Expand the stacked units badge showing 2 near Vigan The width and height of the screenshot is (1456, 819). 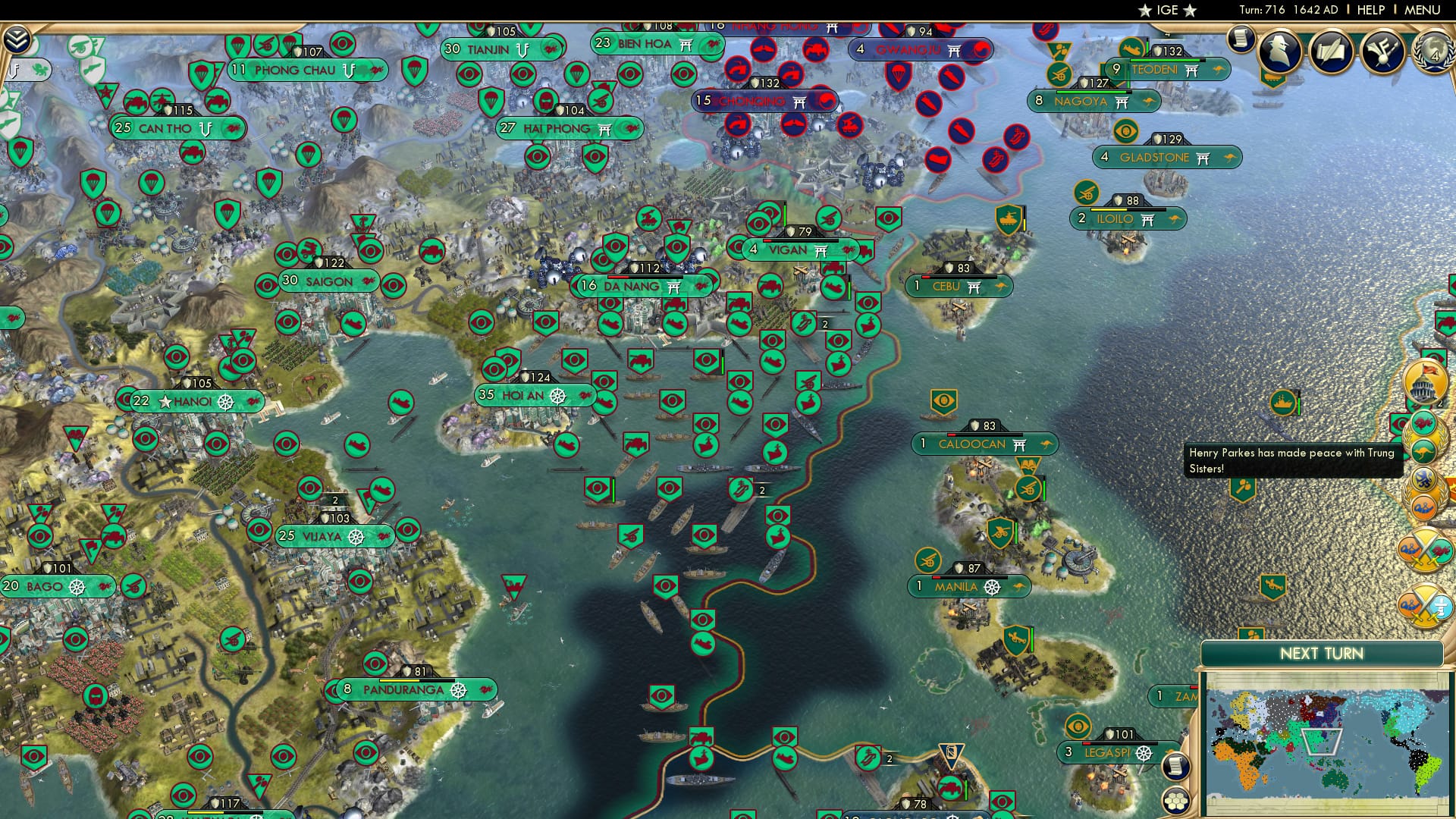point(825,324)
